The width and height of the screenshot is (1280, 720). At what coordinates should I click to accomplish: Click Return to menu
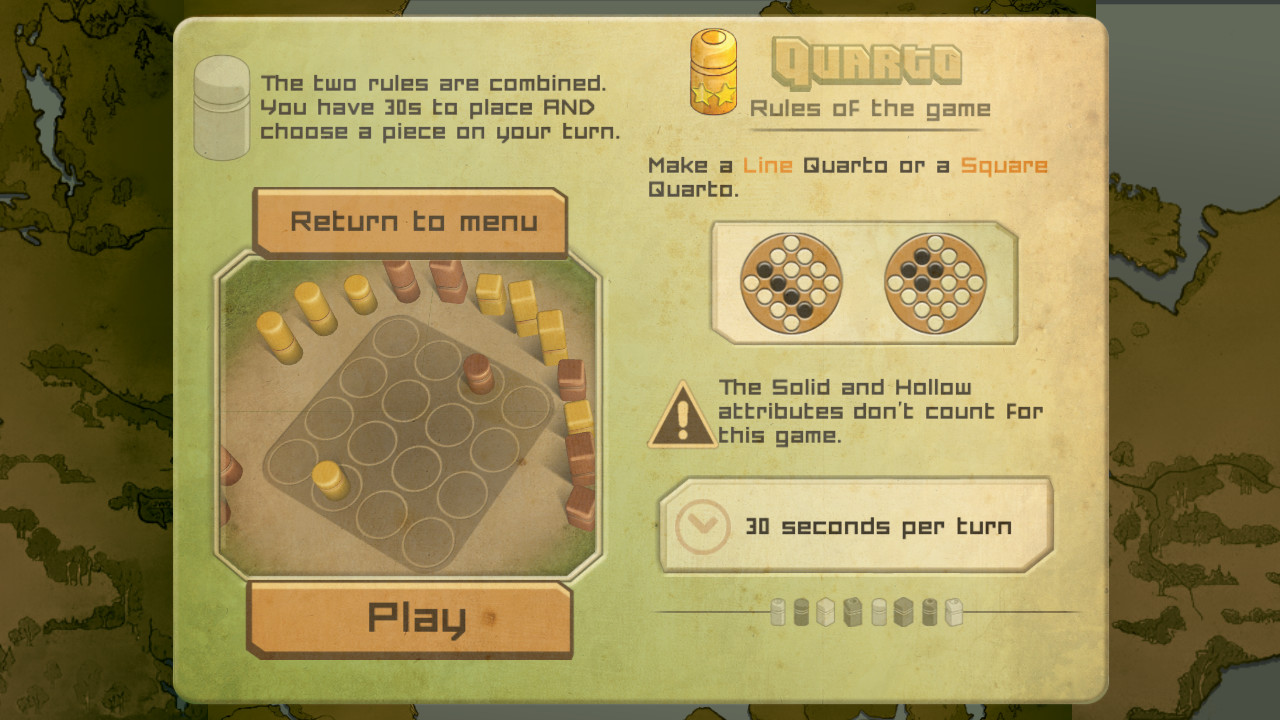412,222
